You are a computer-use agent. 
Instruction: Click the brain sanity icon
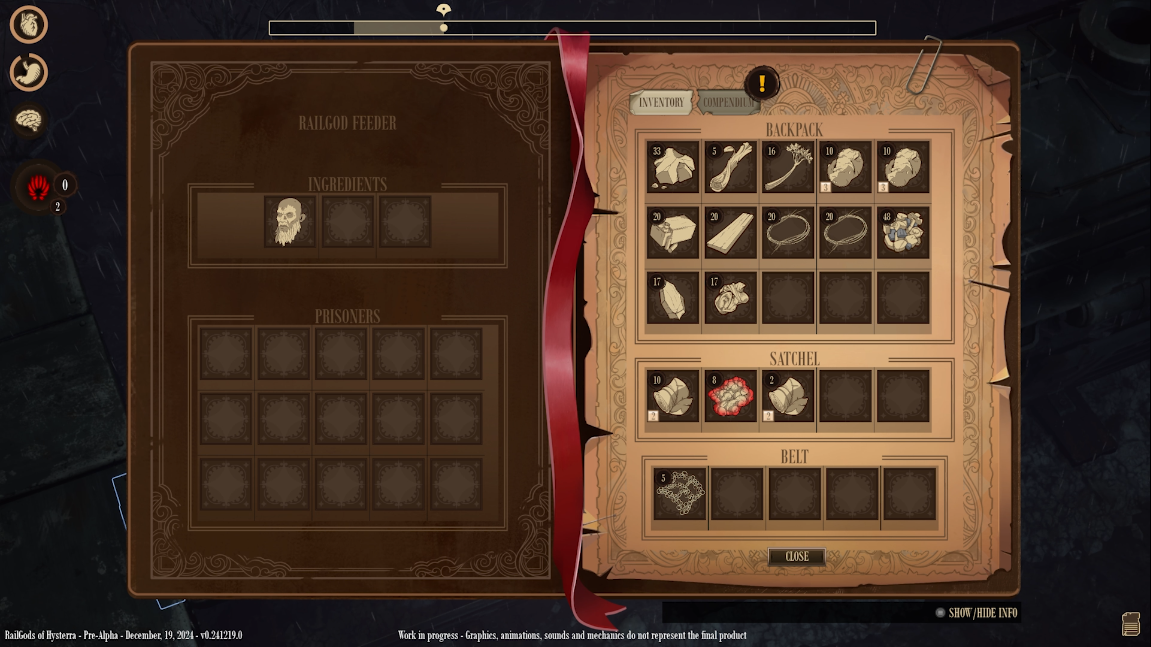[x=29, y=121]
